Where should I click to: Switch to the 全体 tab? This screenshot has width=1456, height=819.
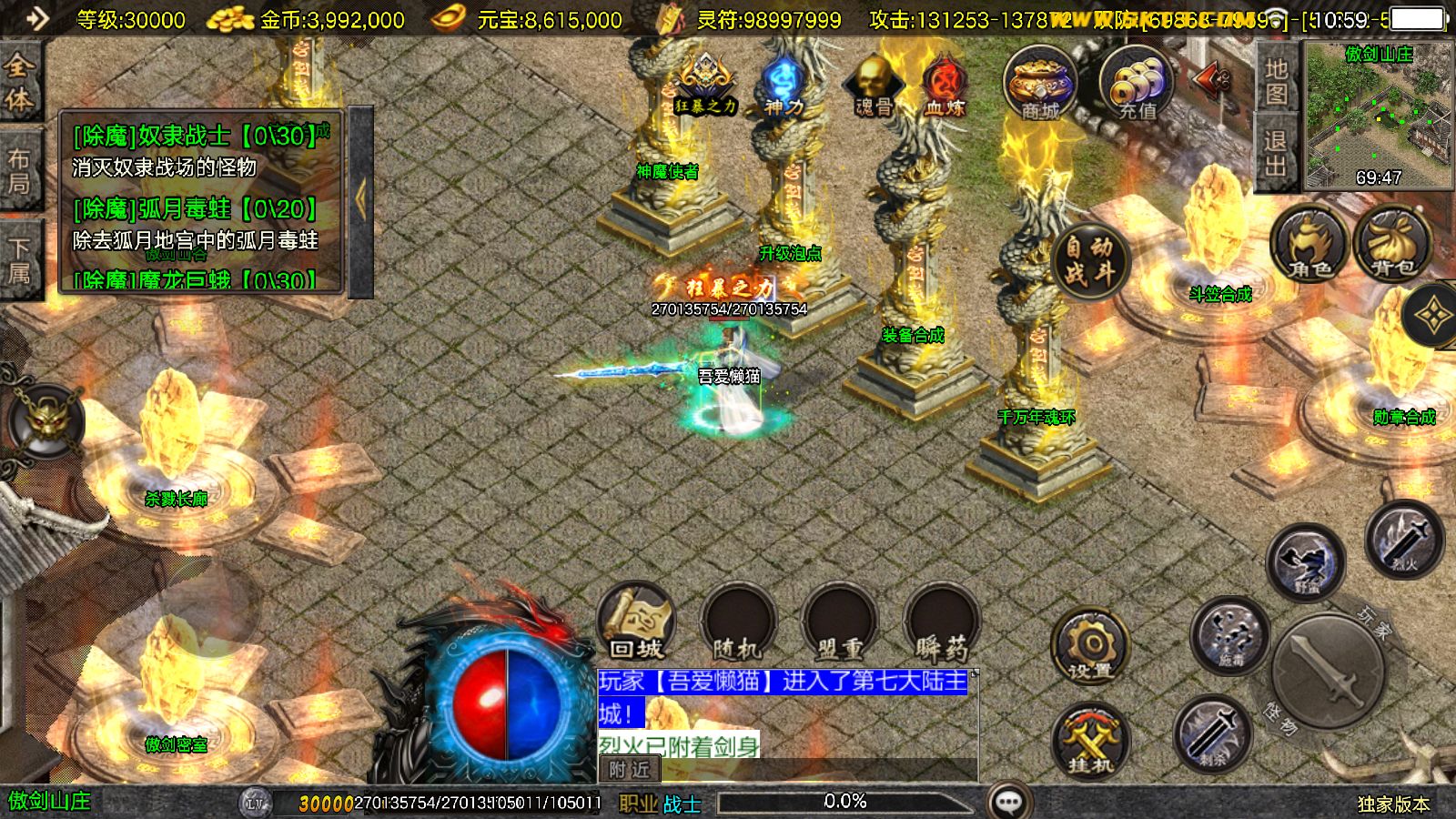click(19, 82)
